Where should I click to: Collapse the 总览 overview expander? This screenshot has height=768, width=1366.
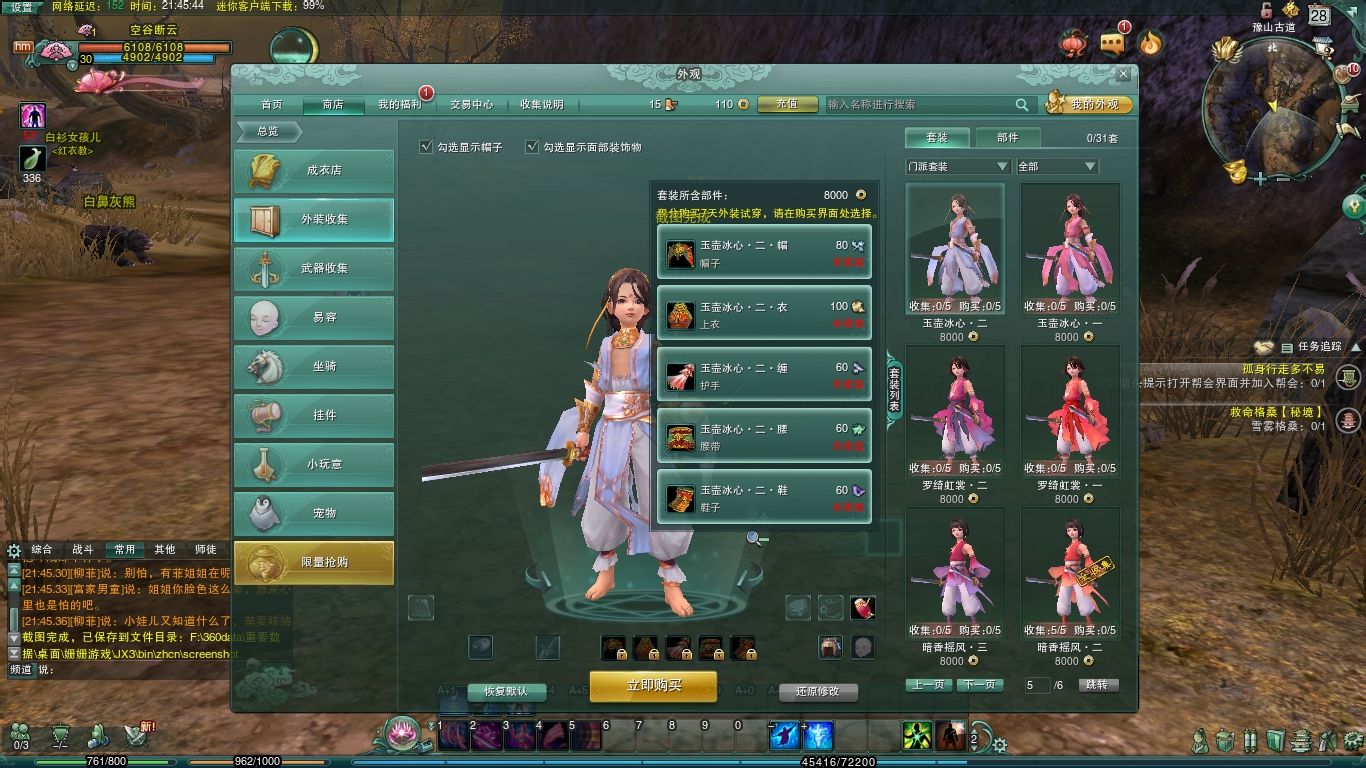pyautogui.click(x=268, y=131)
